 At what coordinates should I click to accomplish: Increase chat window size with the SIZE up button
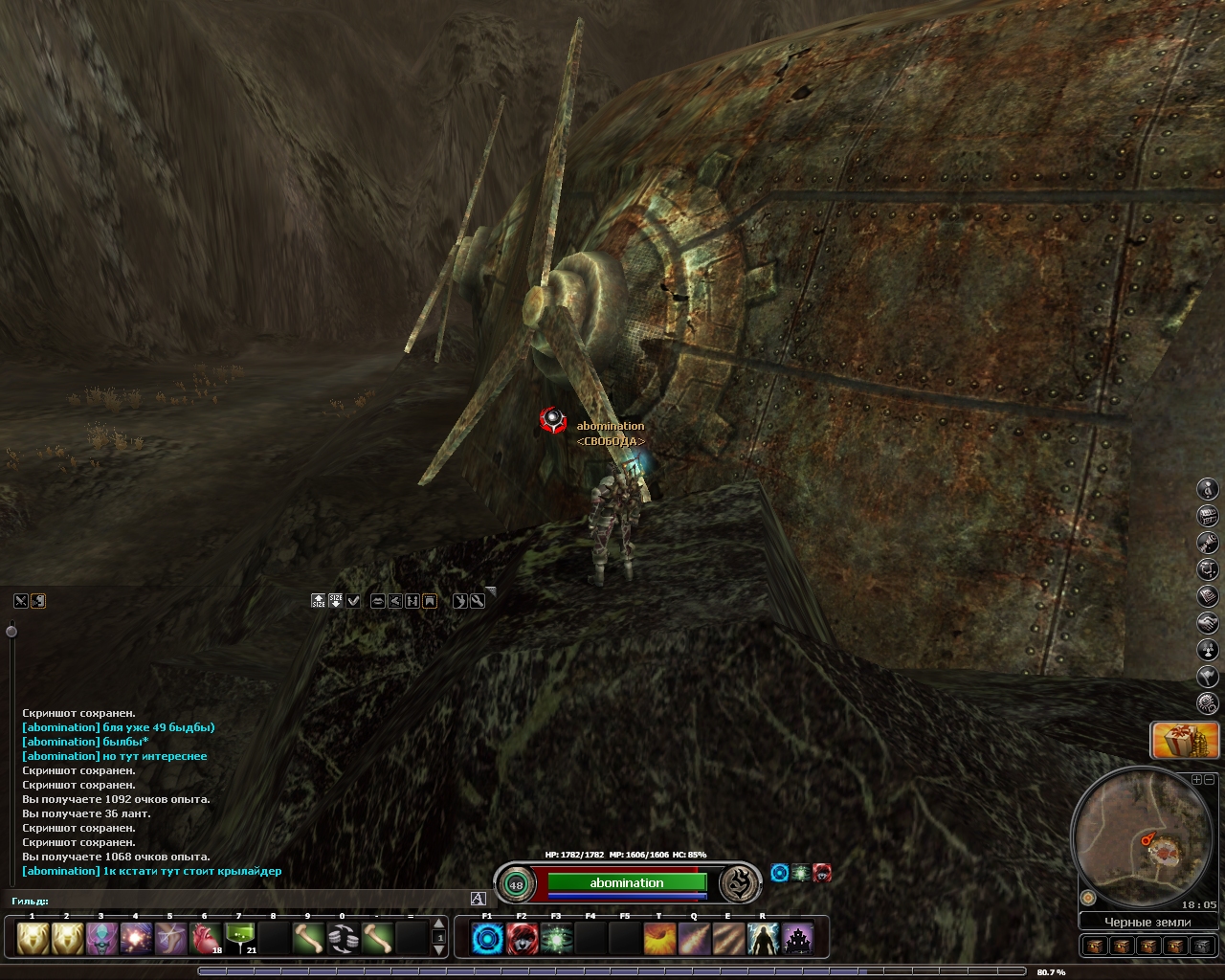[319, 601]
